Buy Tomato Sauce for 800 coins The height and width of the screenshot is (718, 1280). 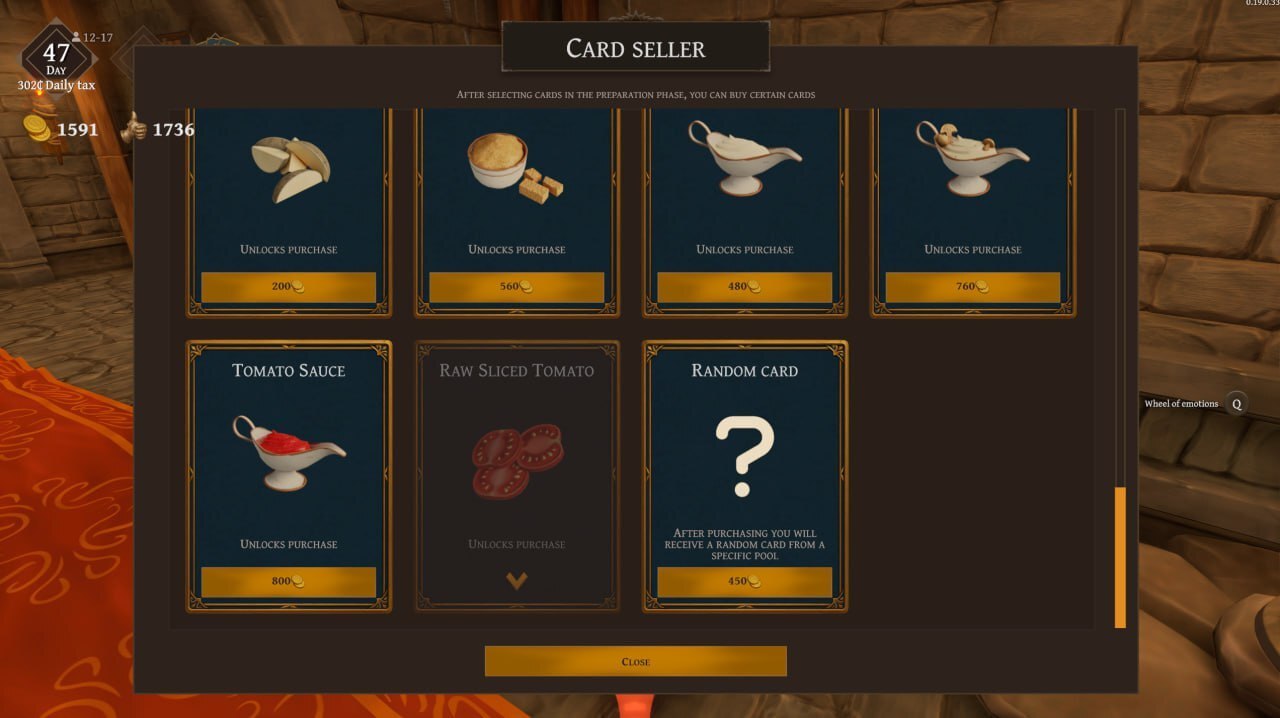coord(288,582)
